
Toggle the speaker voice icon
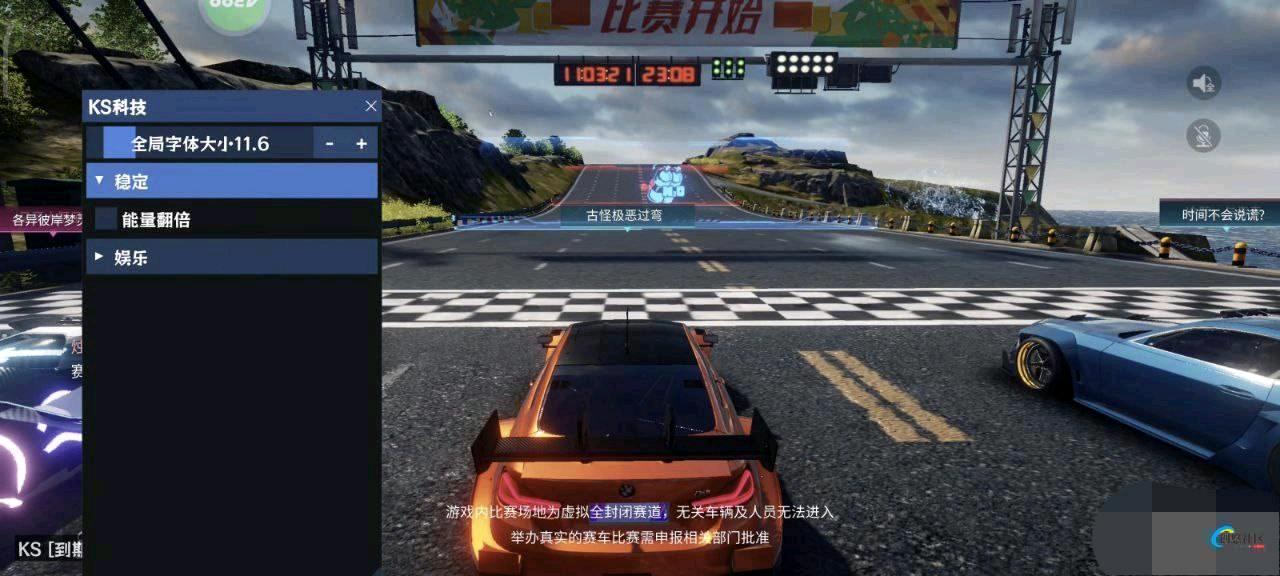(1204, 83)
